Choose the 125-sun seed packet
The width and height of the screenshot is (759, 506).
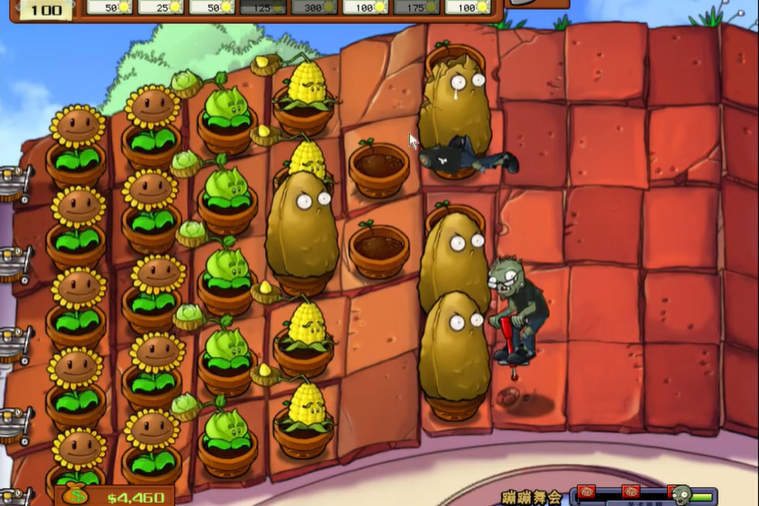[262, 7]
